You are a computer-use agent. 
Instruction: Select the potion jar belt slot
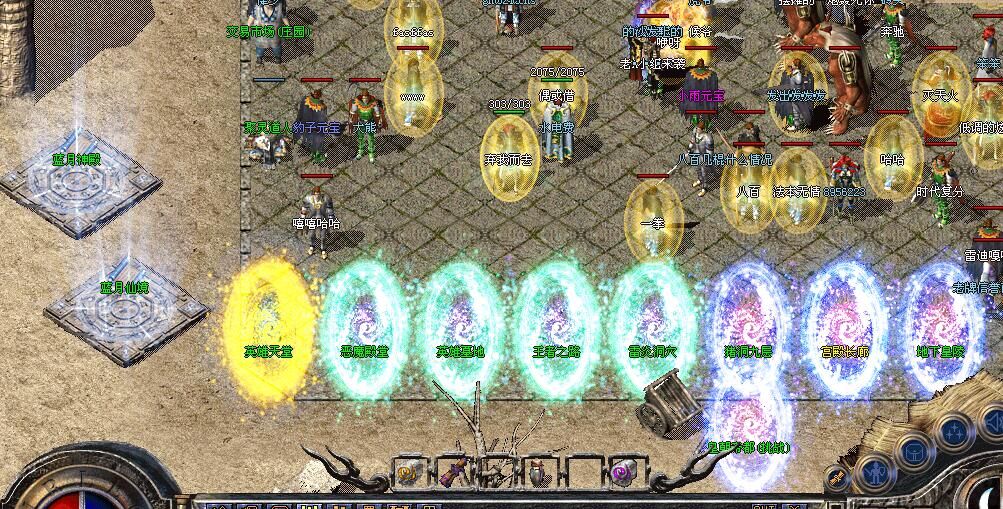point(539,472)
